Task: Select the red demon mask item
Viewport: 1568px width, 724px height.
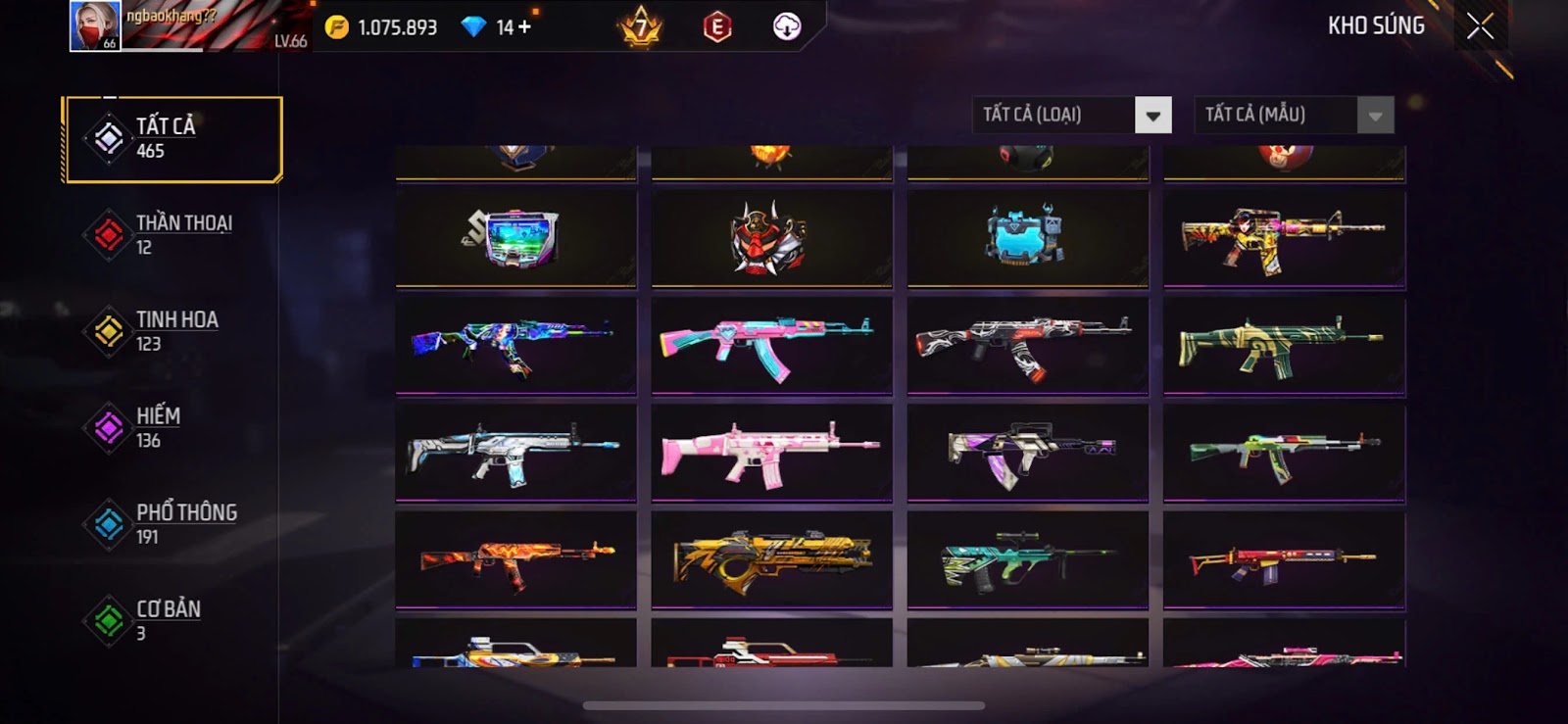Action: pos(771,238)
